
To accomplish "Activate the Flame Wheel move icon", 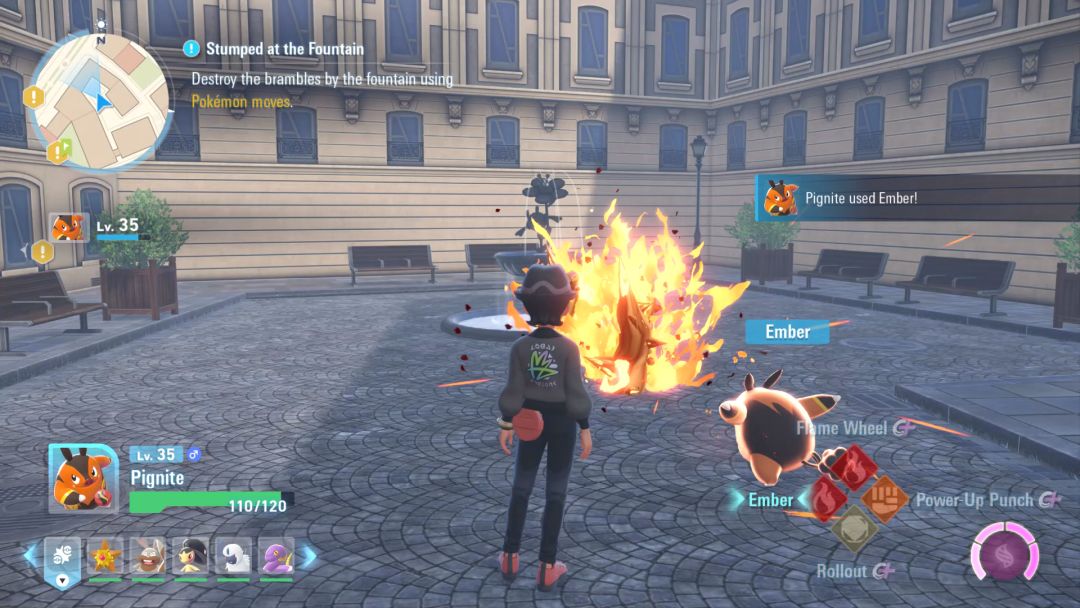I will pos(854,468).
